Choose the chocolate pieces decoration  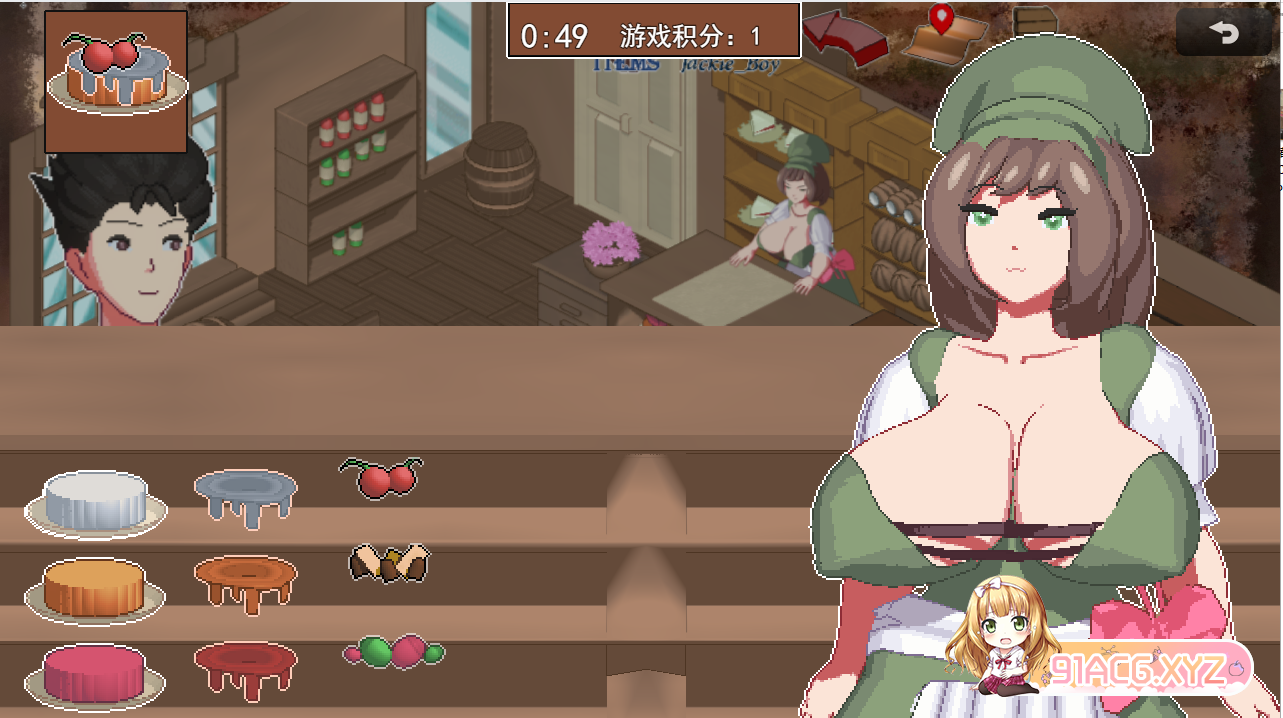(389, 563)
